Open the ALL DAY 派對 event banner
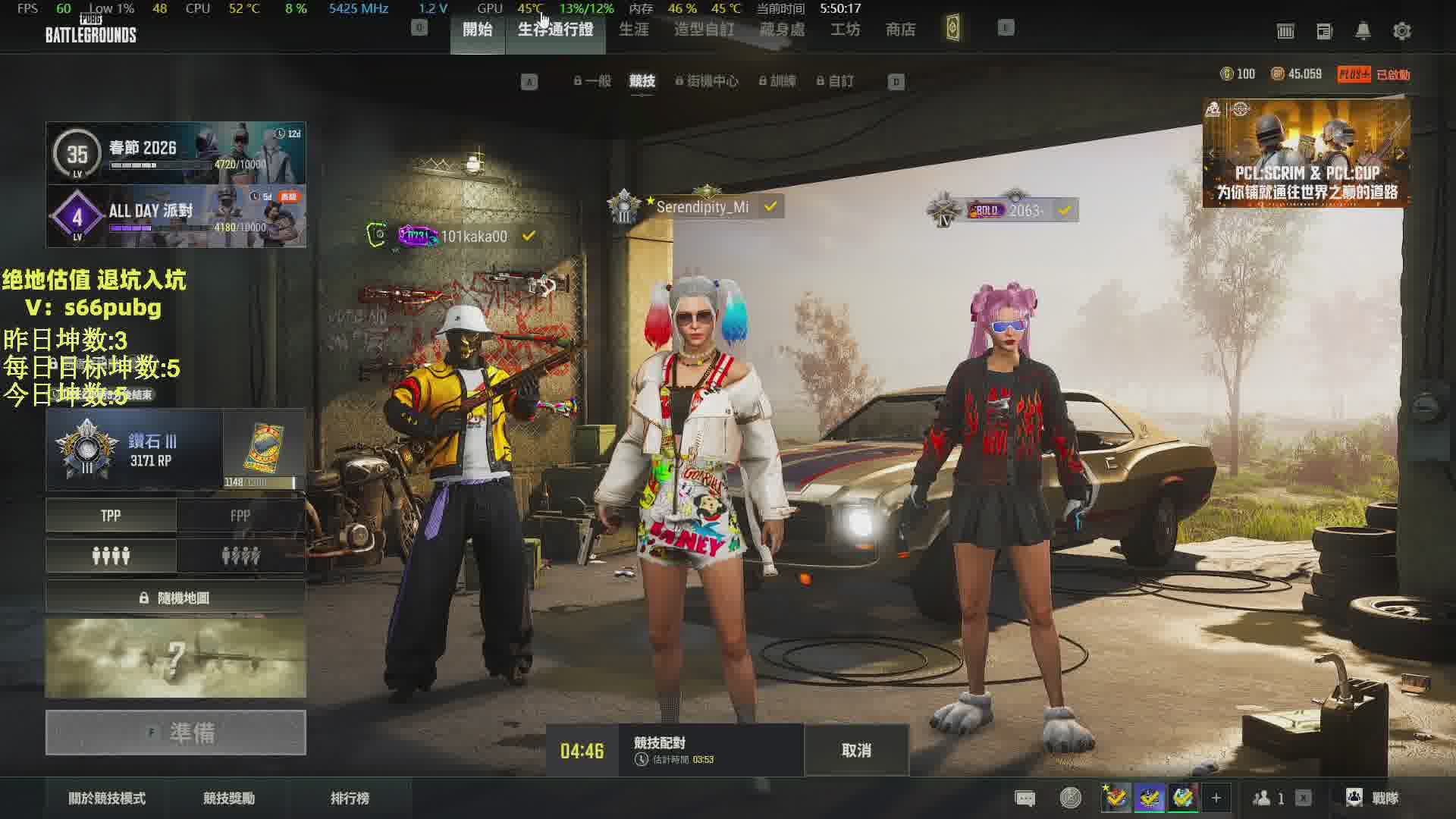 176,216
